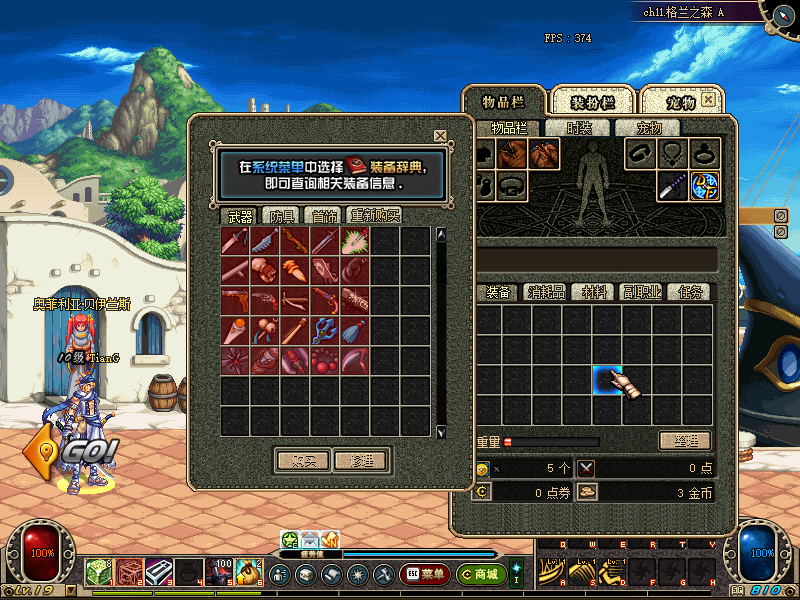Open the 菜单 menu button
Screen dimensions: 800x600
click(x=424, y=574)
